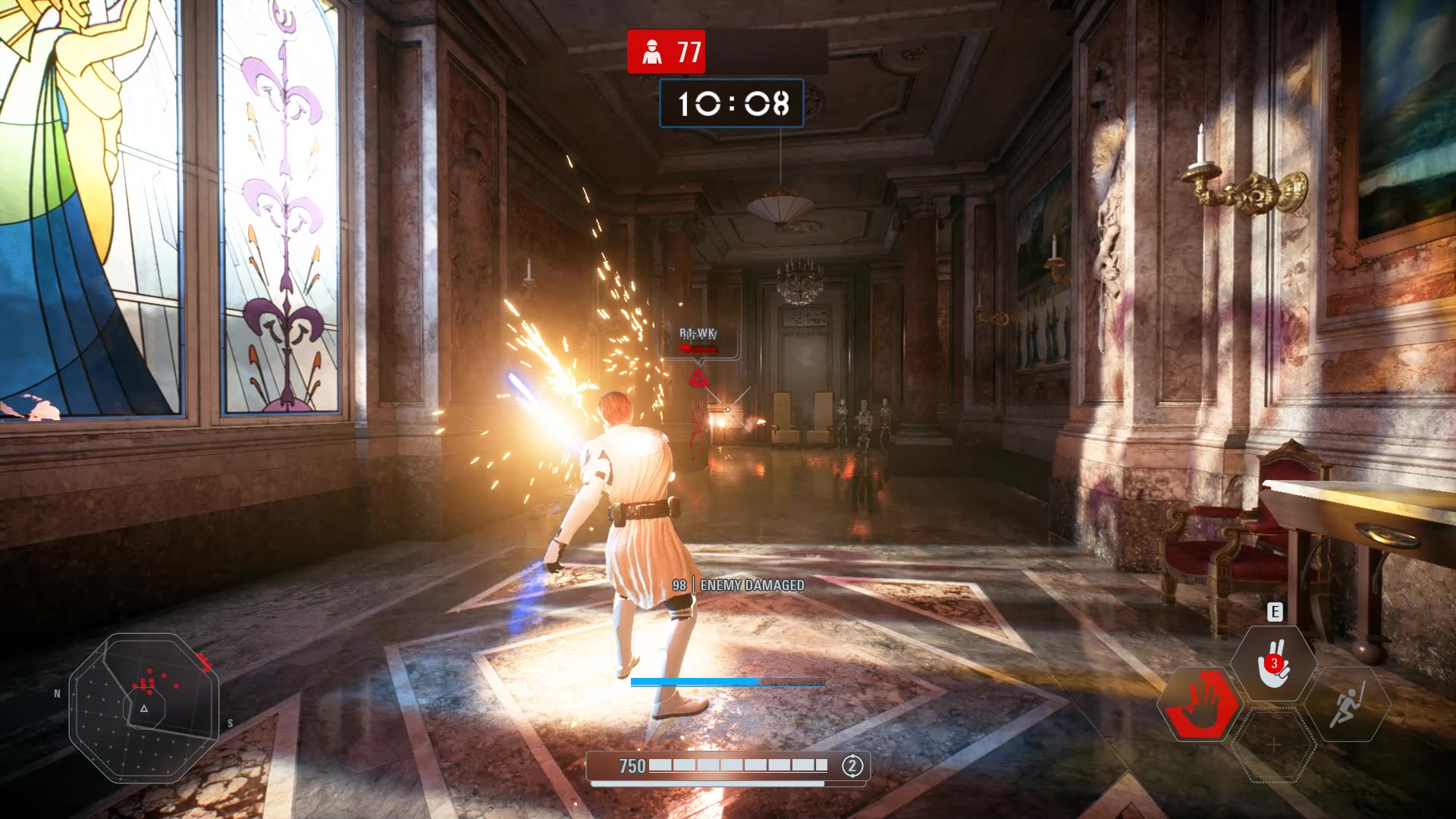Click the E keybind badge above Mind Trick
This screenshot has height=819, width=1456.
(x=1275, y=611)
